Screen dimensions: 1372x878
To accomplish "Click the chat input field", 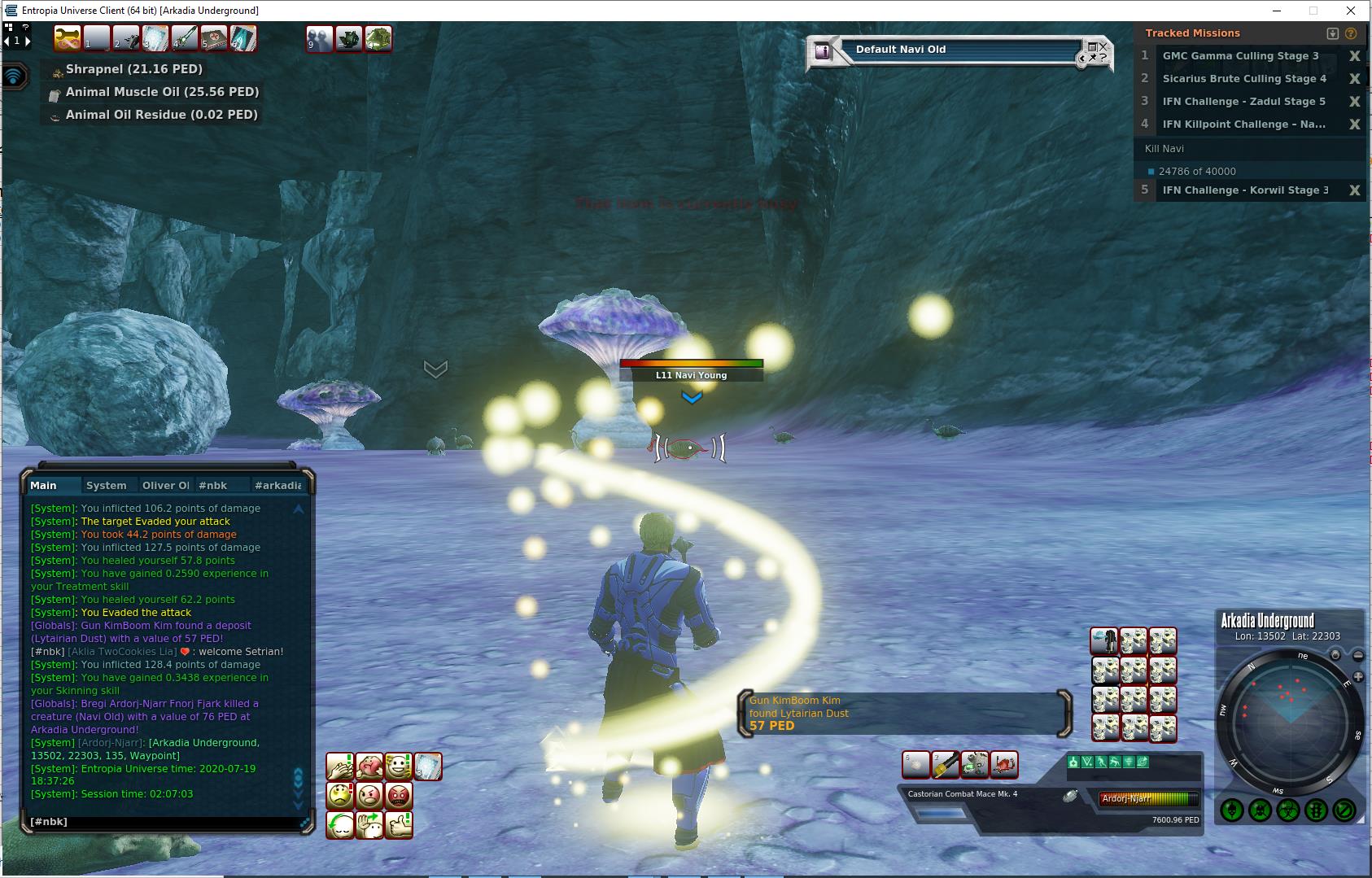I will coord(163,822).
